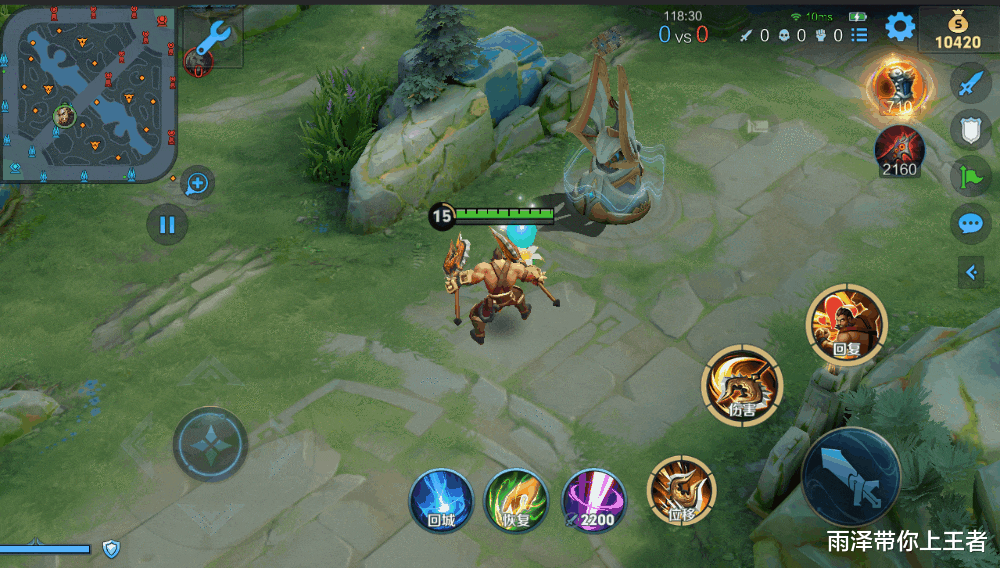Click the minimap
The height and width of the screenshot is (568, 1000).
click(88, 92)
